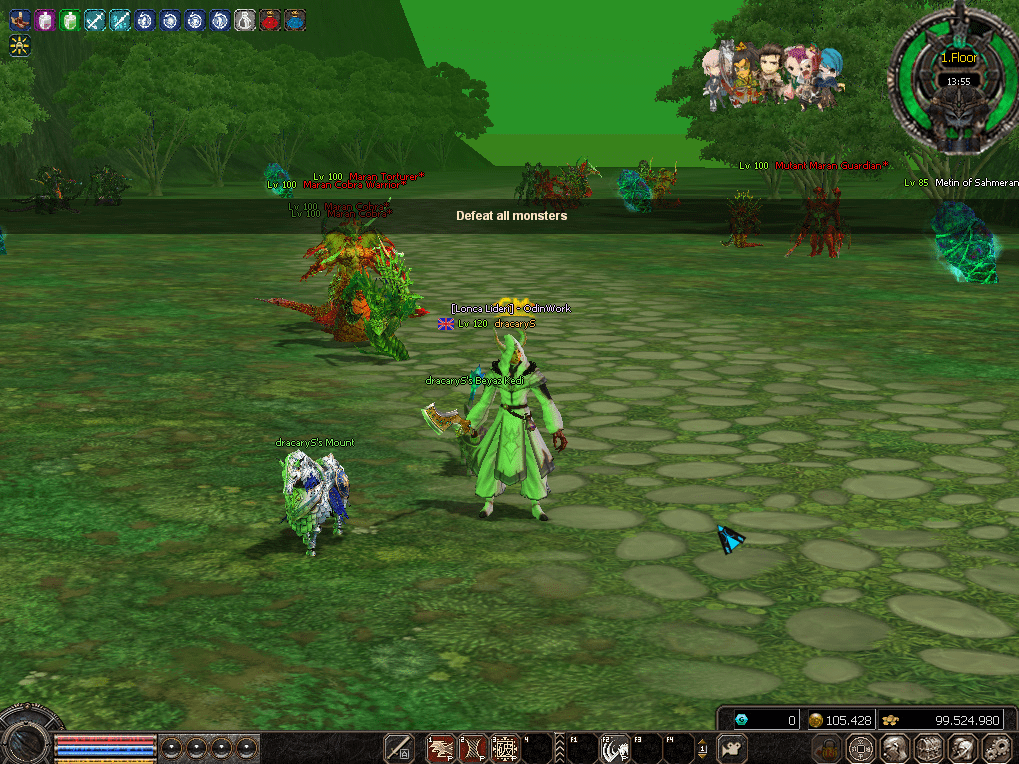Click the sword attack icon in the quickbar

(399, 748)
